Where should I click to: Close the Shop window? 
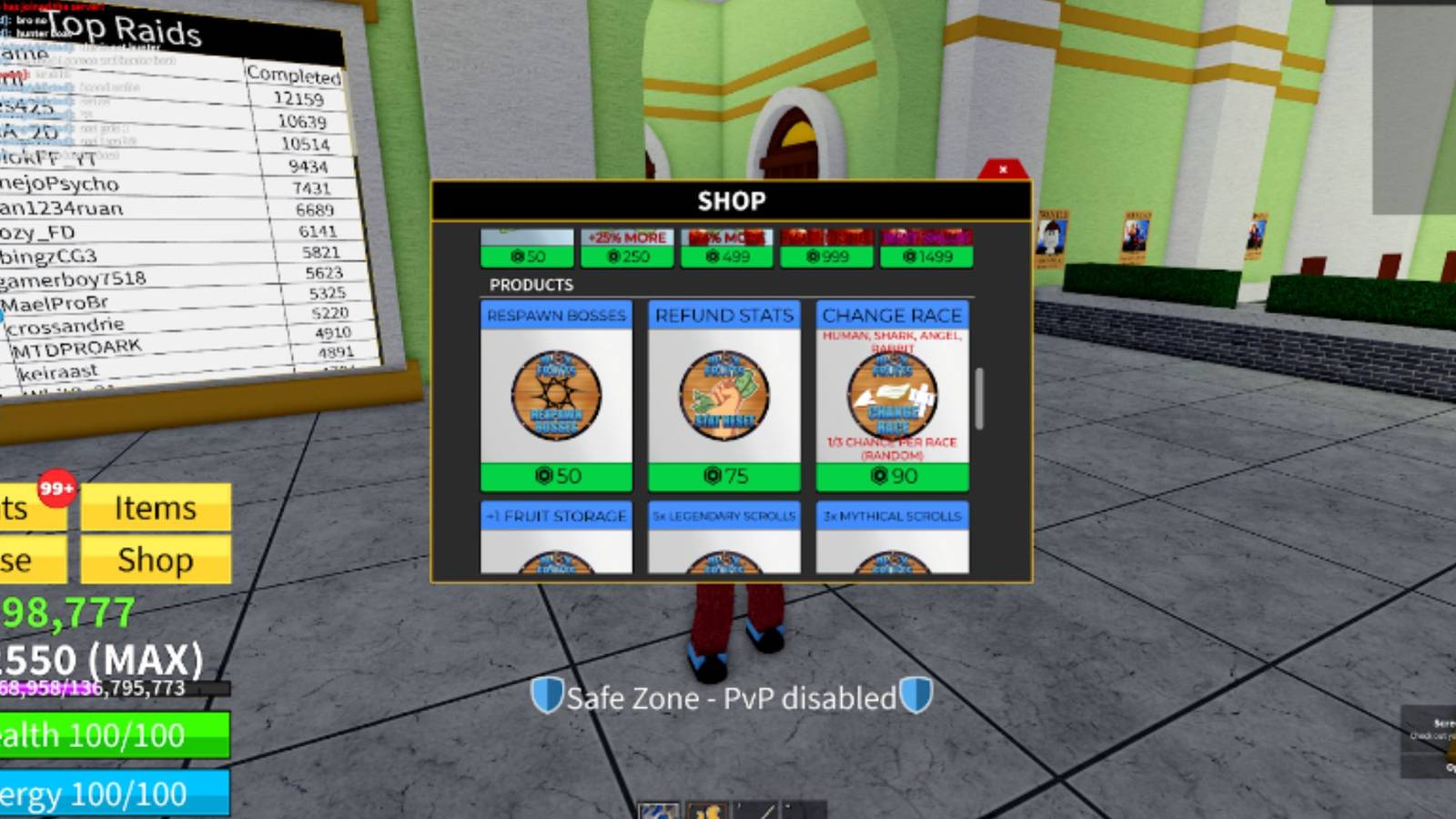click(1002, 170)
